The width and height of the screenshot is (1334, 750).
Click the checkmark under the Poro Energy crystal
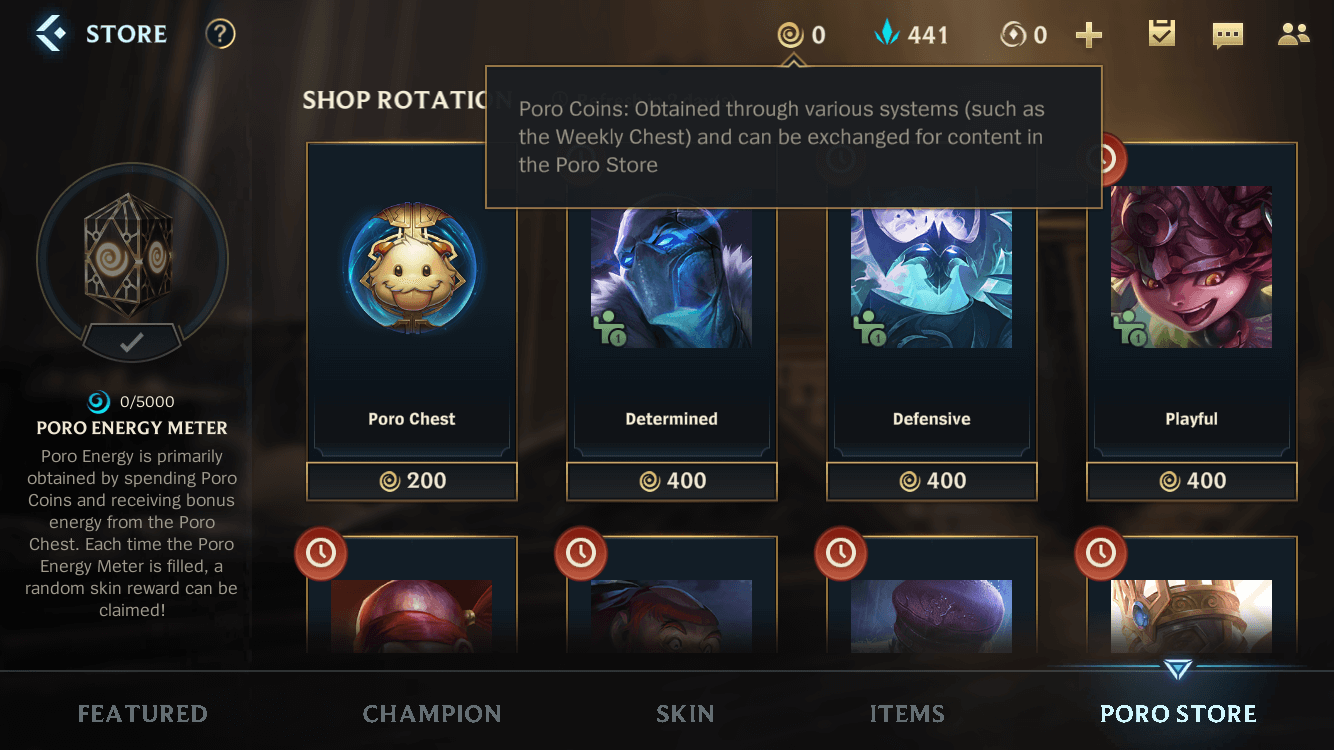pyautogui.click(x=131, y=343)
